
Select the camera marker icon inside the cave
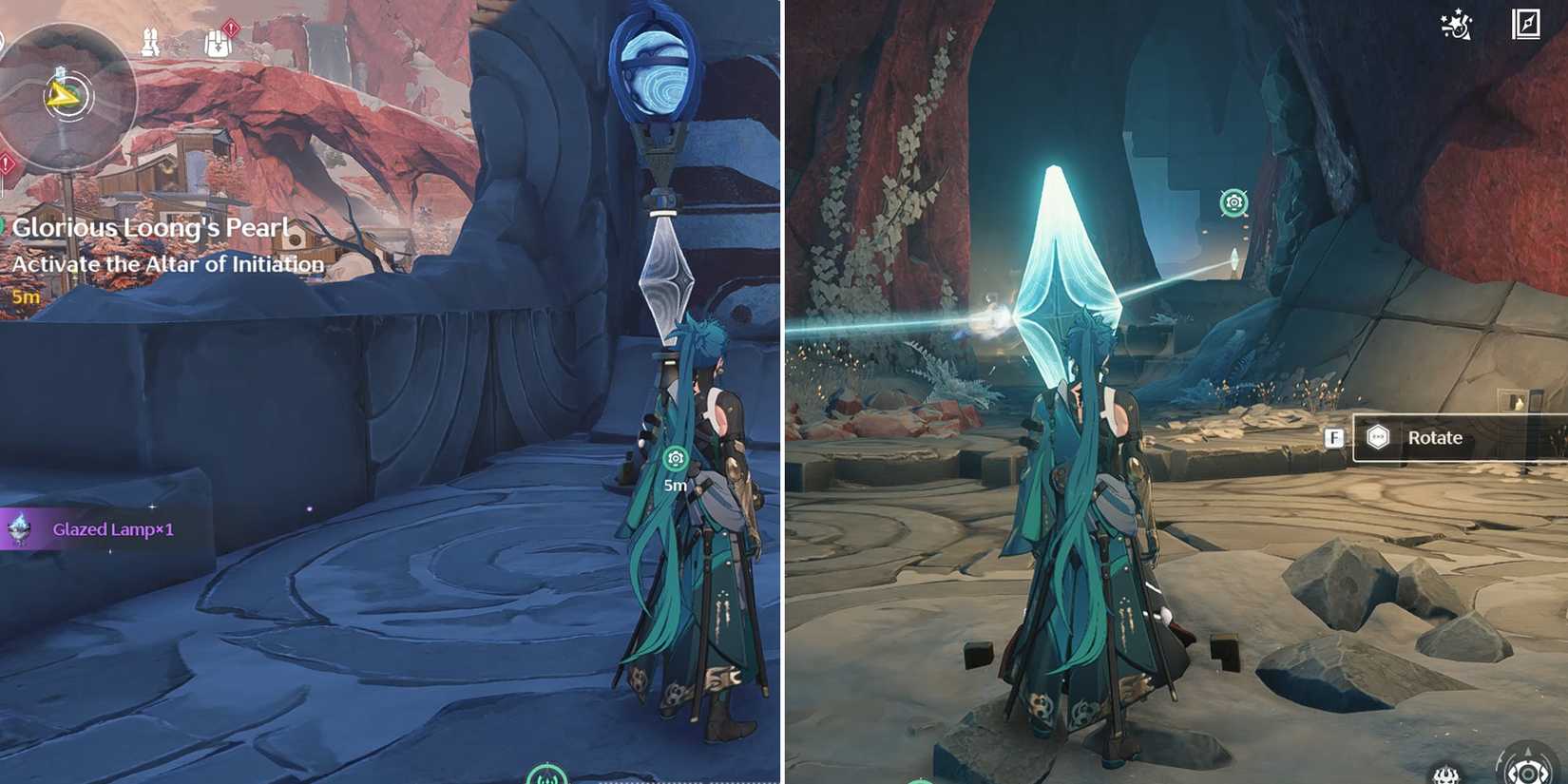tap(1233, 202)
